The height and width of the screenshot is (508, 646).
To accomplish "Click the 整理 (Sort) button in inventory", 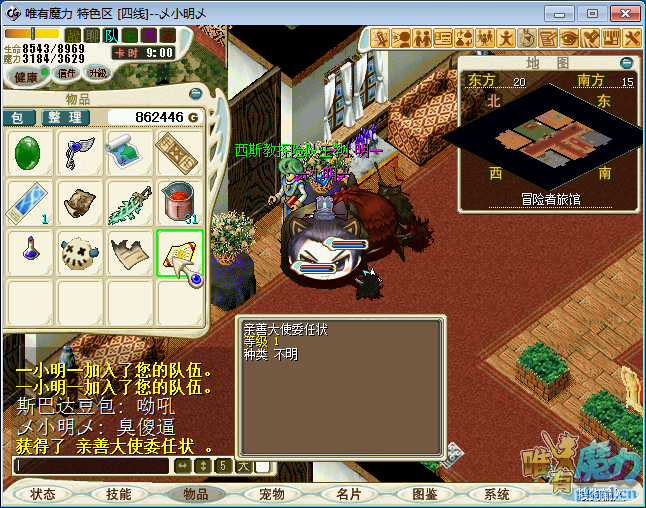I will 63,117.
